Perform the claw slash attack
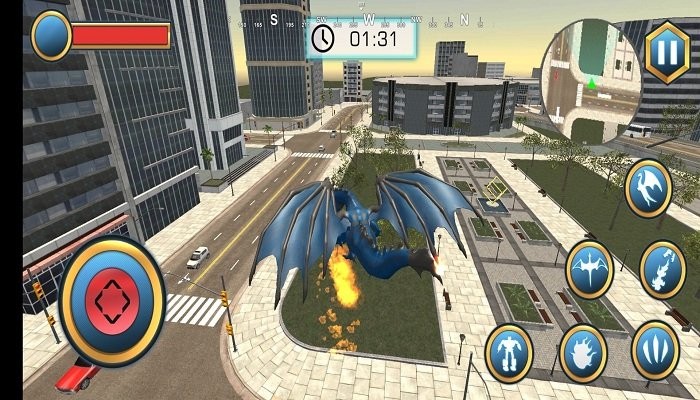The height and width of the screenshot is (400, 700). click(x=655, y=350)
